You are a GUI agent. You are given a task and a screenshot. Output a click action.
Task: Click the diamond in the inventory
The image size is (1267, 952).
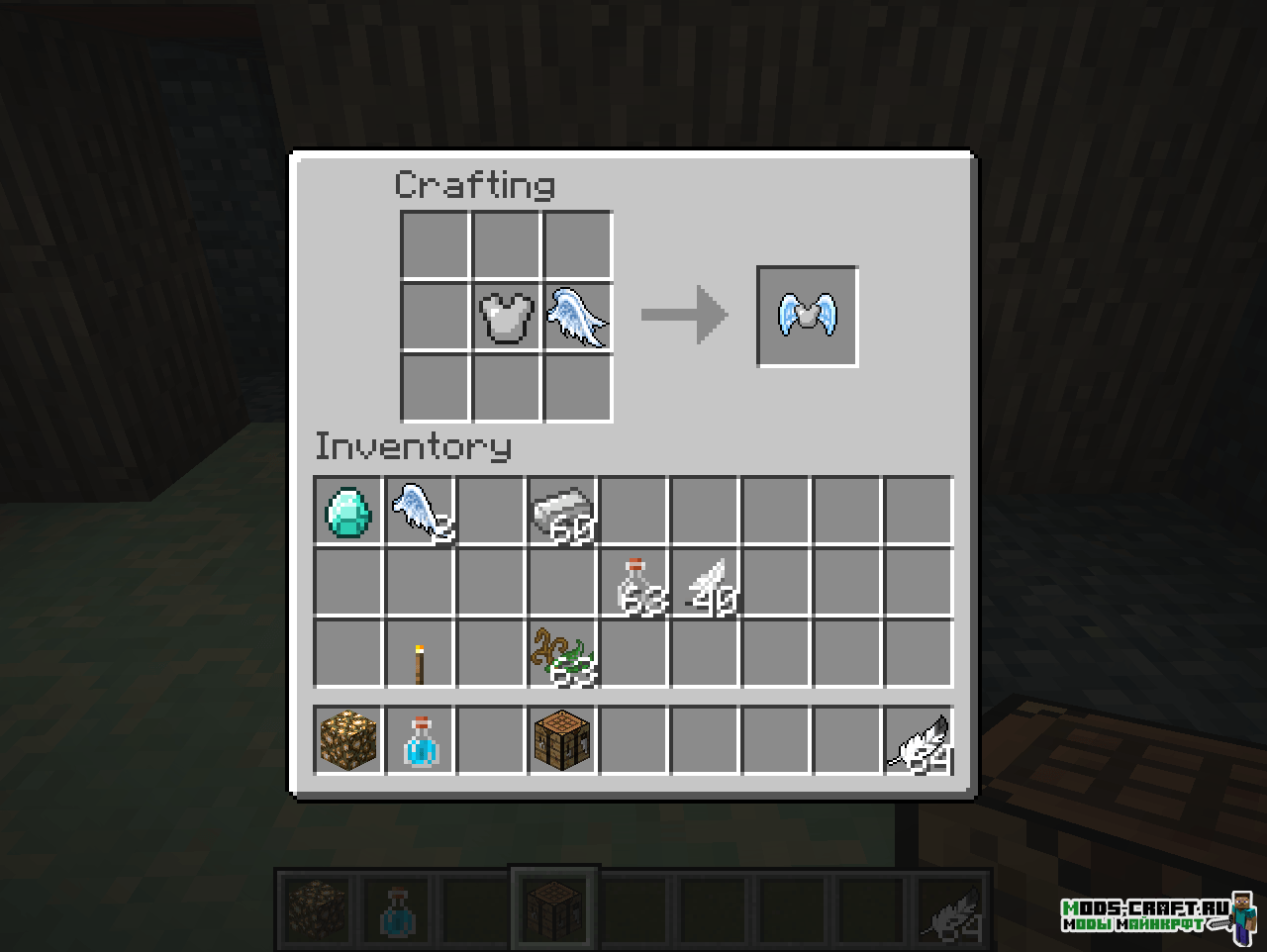coord(348,511)
